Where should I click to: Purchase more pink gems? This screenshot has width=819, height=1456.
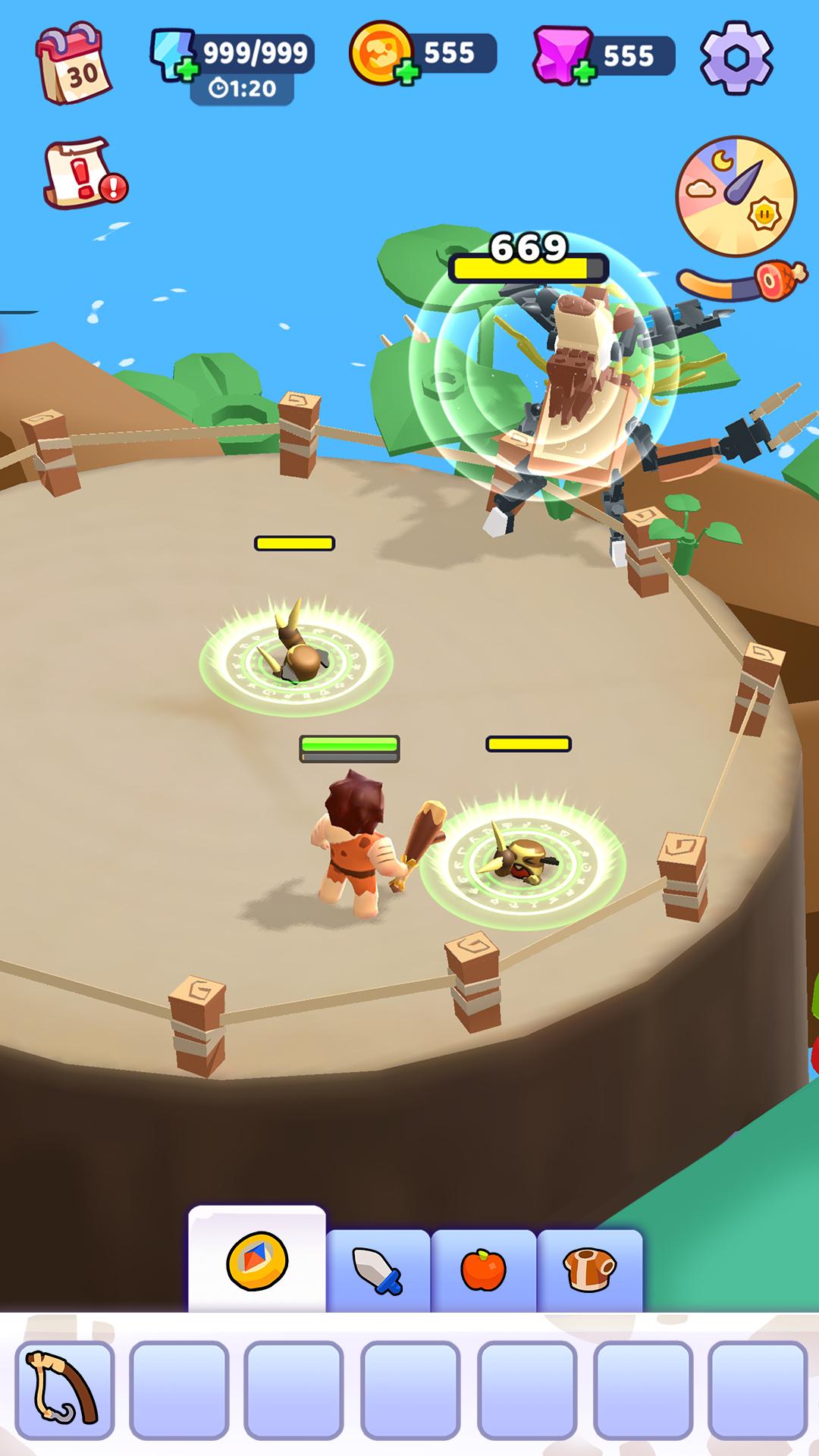click(584, 74)
